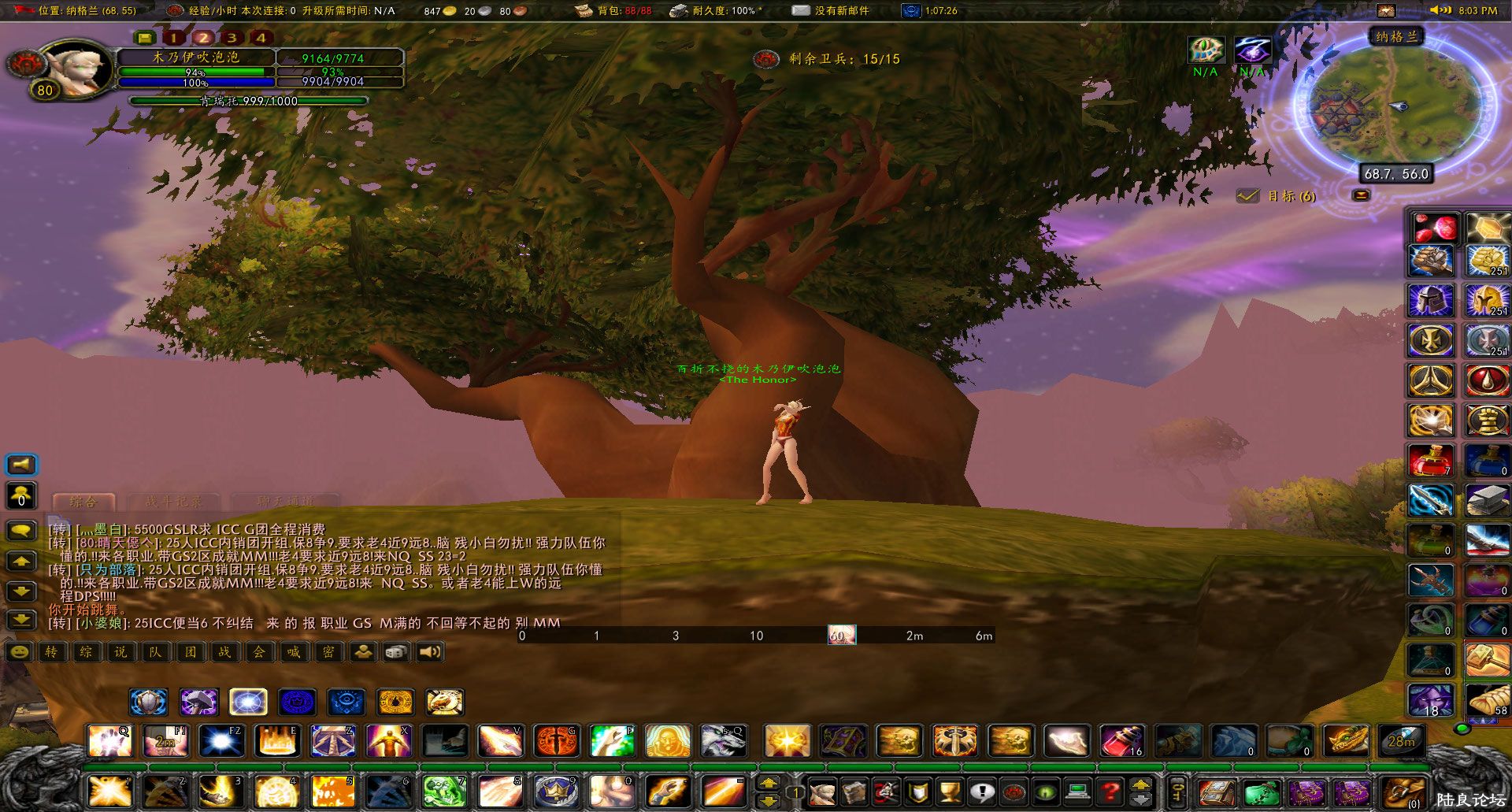
Task: Toggle the speaker icon beside the dice
Action: (x=429, y=651)
